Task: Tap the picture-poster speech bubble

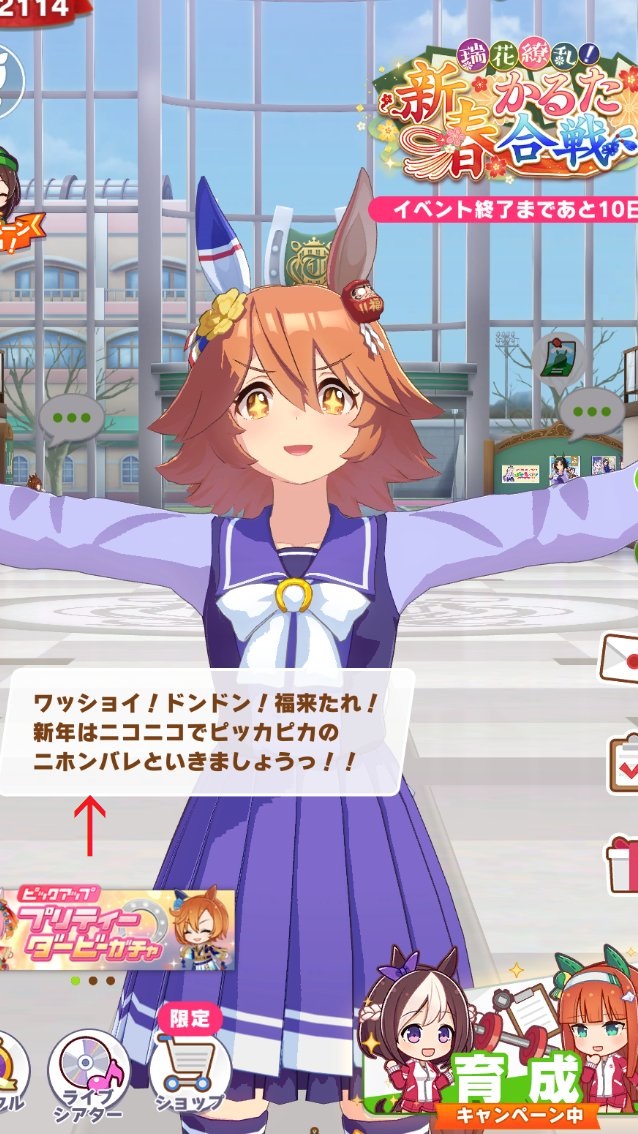Action: pos(556,358)
